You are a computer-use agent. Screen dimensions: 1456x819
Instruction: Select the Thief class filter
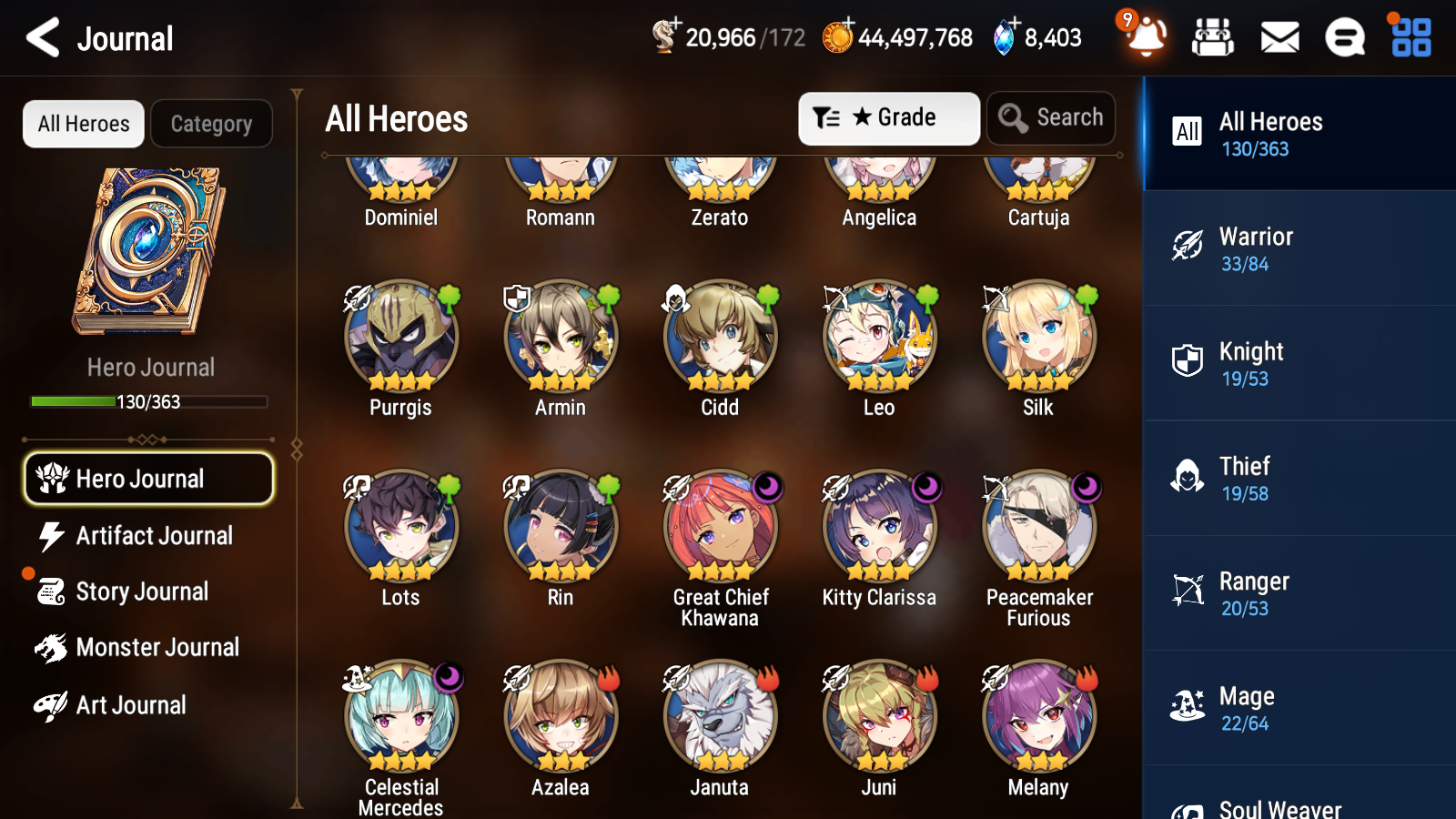click(x=1187, y=476)
